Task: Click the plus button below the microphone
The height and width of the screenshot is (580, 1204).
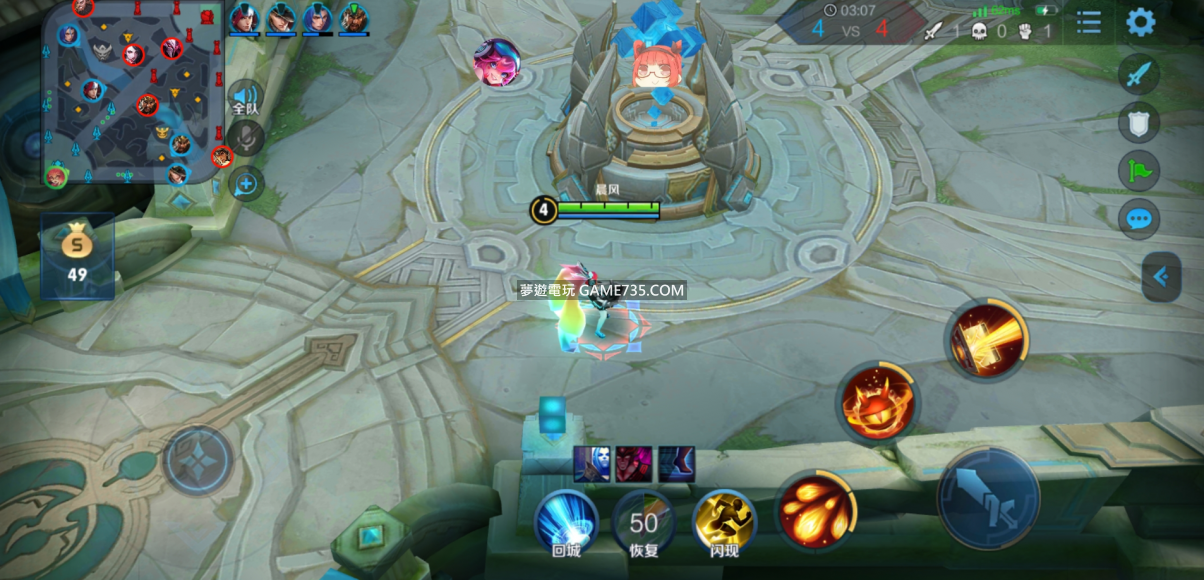Action: coord(245,183)
